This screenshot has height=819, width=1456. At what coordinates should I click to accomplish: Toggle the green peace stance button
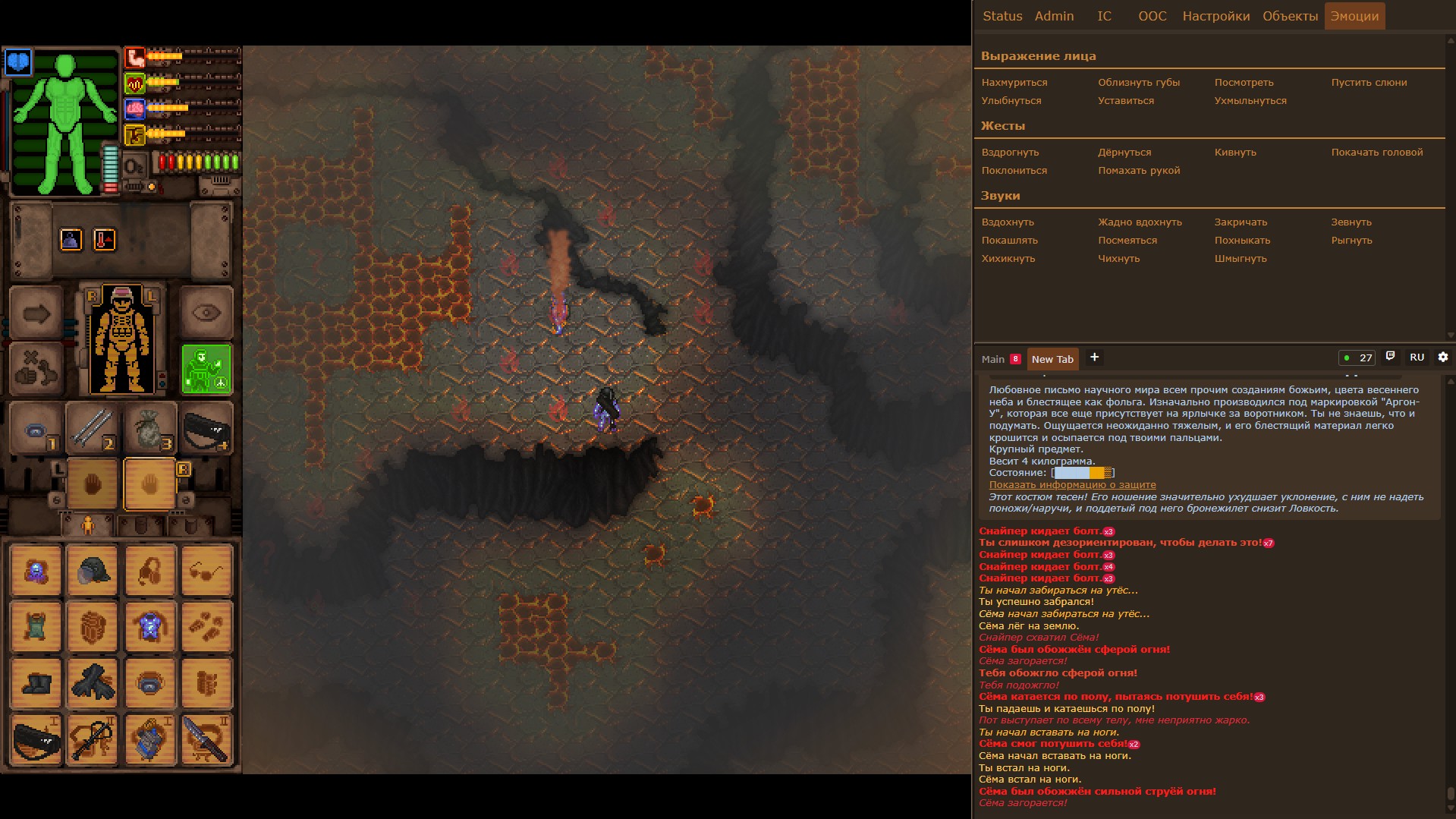[x=206, y=370]
